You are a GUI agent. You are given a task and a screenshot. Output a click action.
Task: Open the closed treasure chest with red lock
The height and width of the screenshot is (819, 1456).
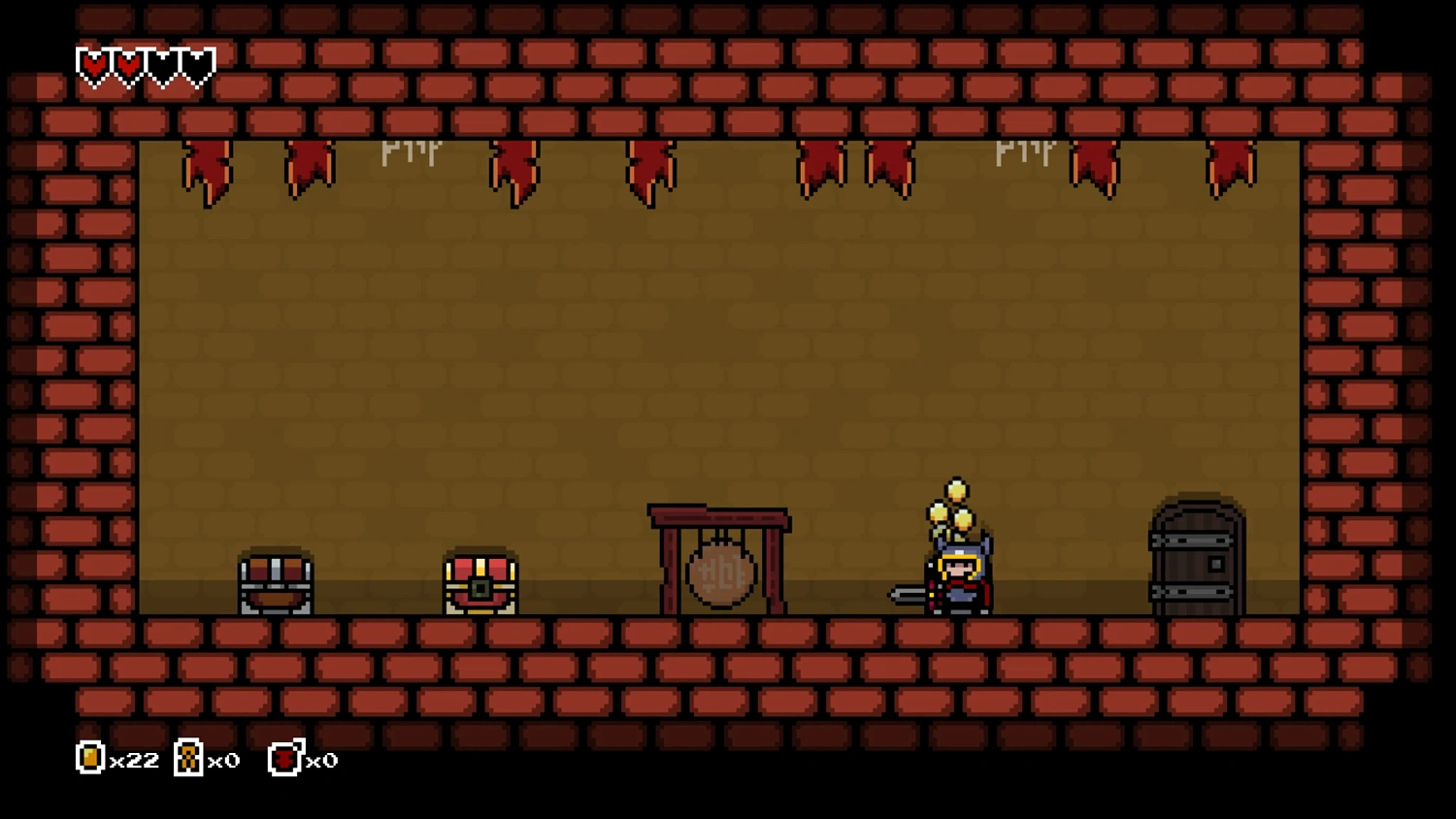click(480, 582)
